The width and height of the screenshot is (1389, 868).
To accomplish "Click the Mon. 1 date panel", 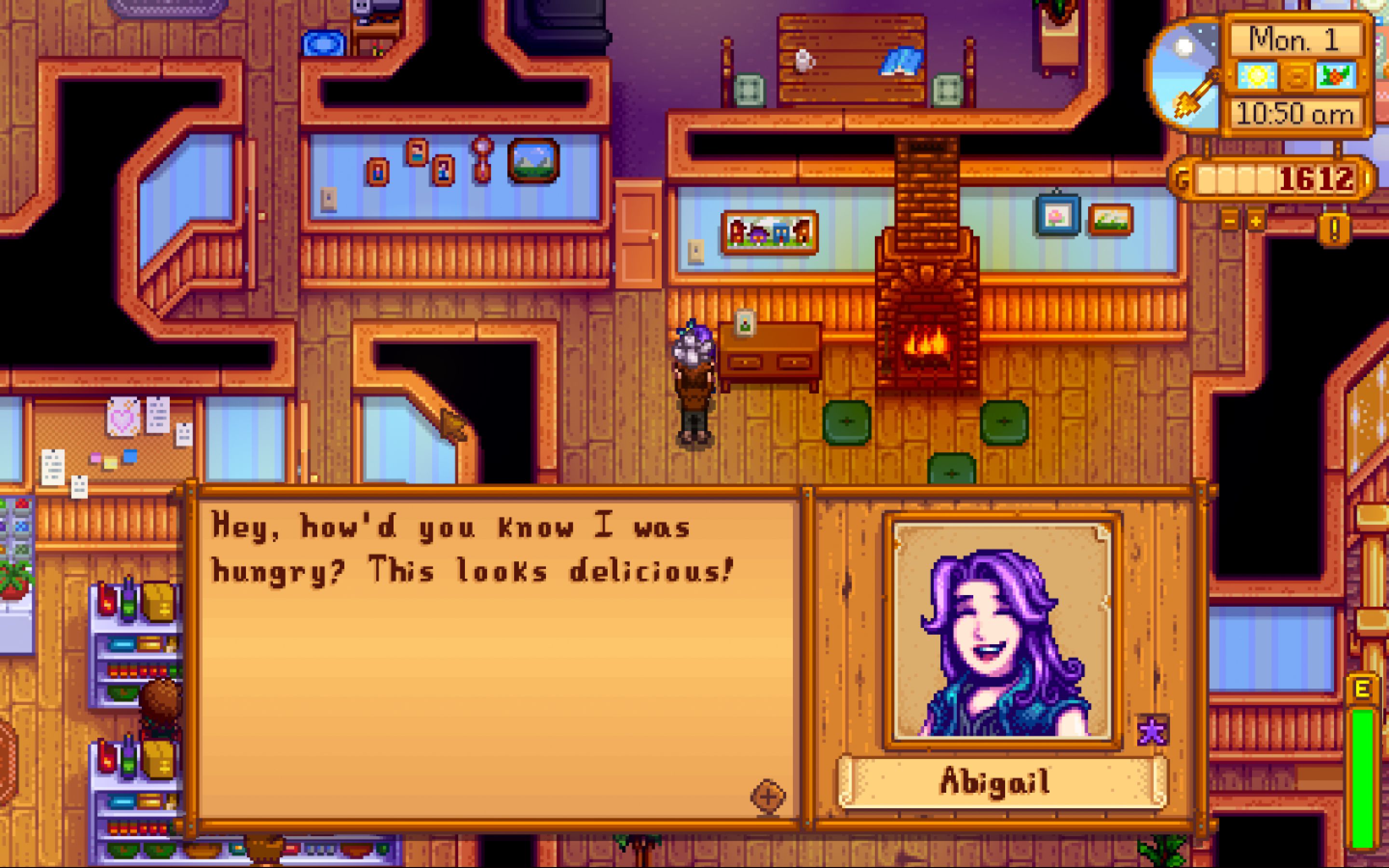I will click(x=1295, y=40).
